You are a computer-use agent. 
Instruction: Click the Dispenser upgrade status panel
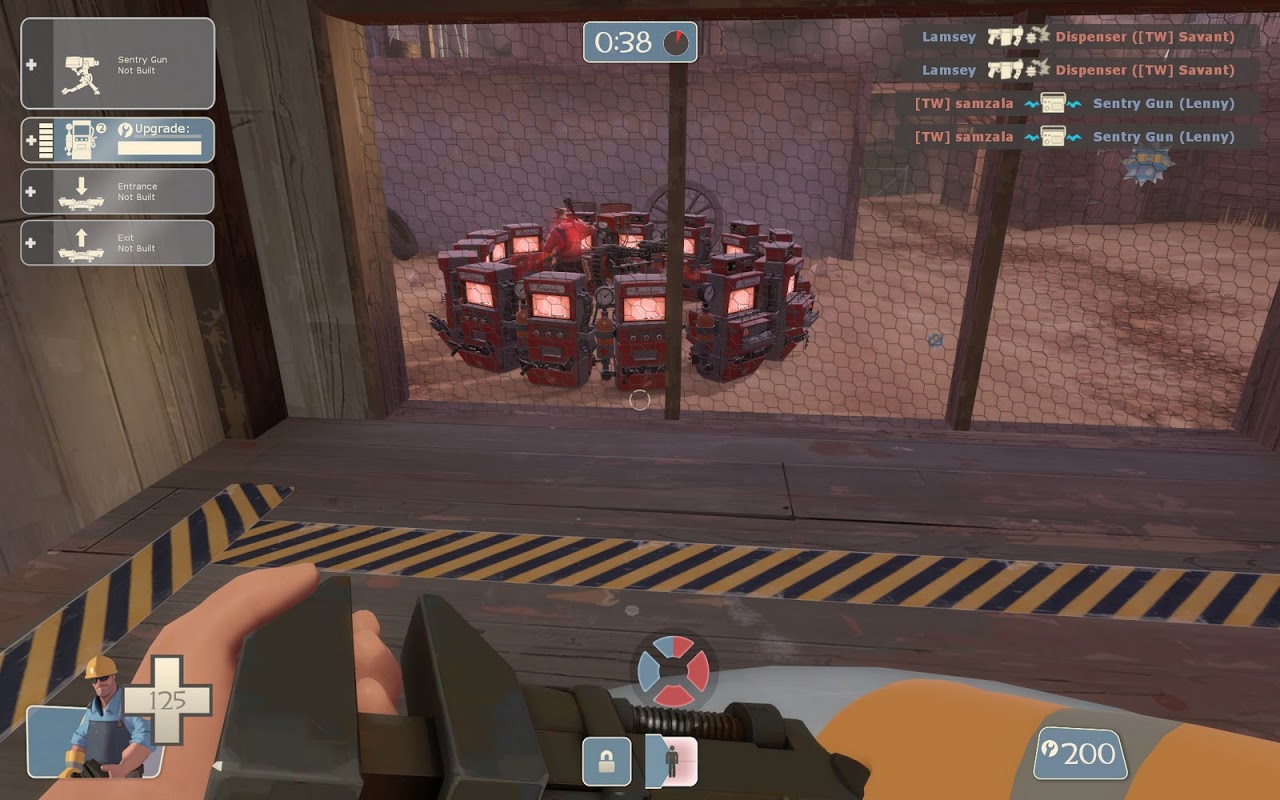tap(118, 140)
